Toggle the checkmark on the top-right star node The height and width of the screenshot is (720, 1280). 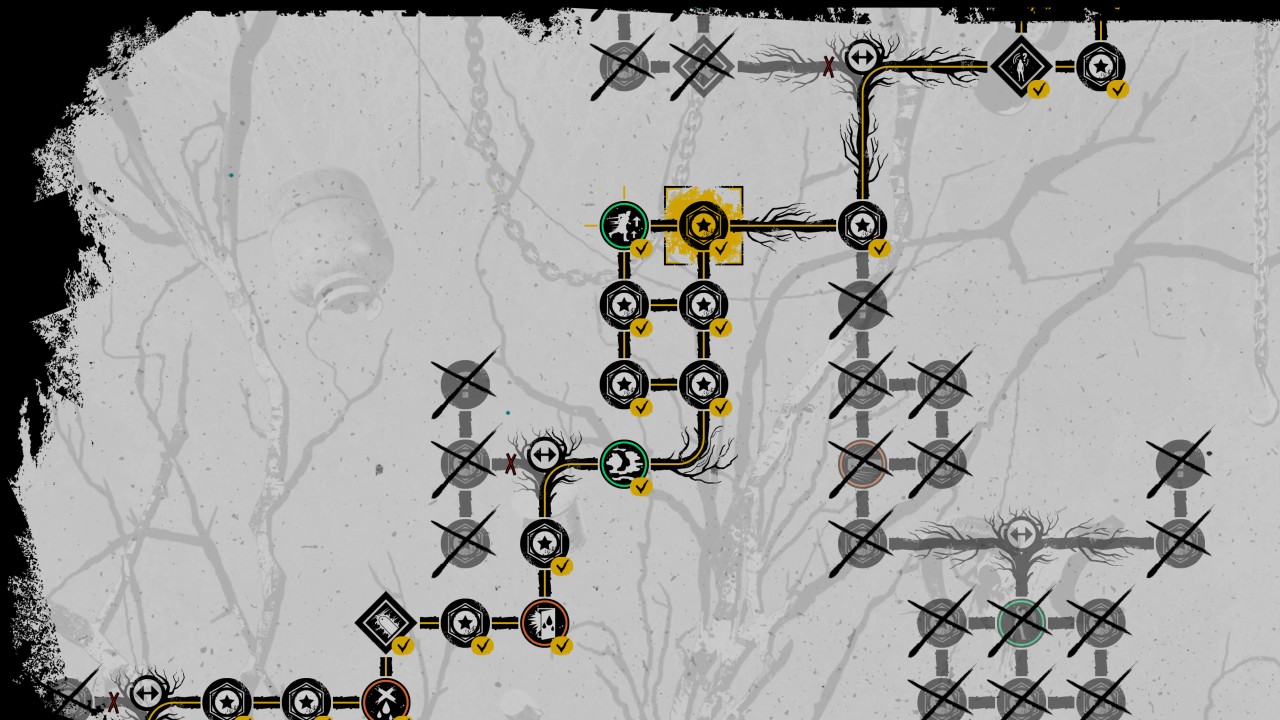(x=1117, y=91)
